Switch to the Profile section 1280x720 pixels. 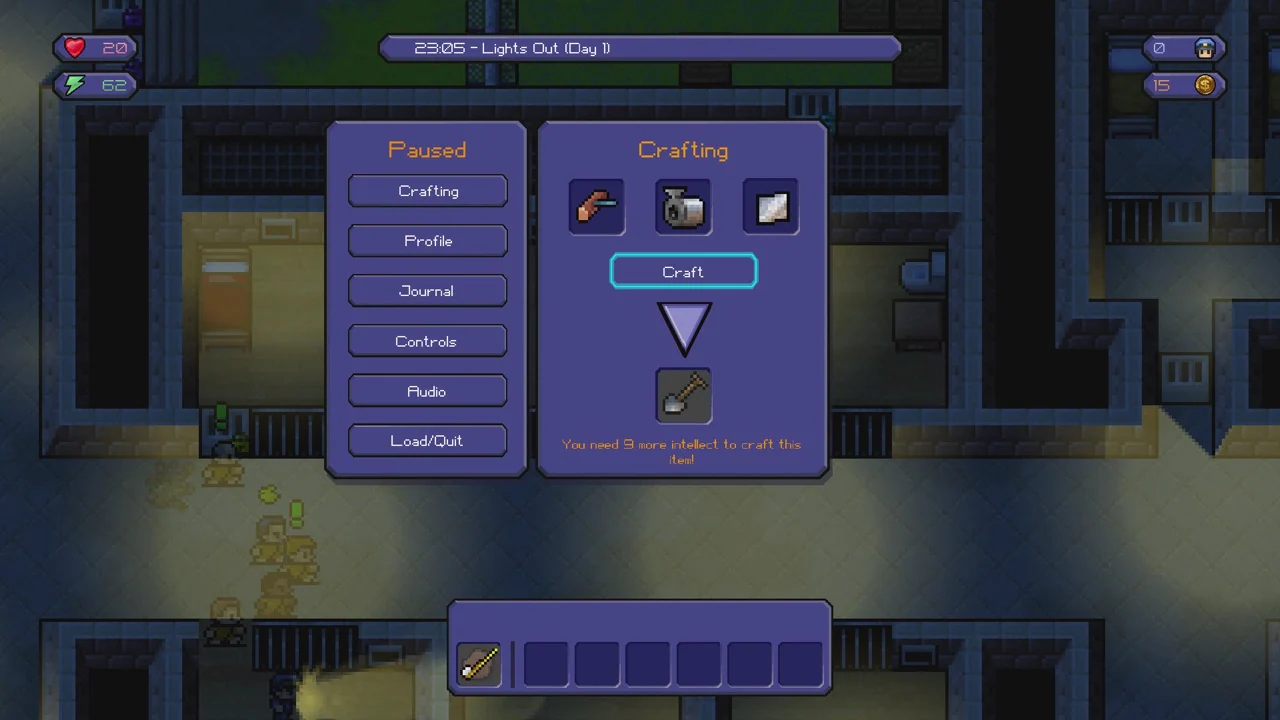(x=427, y=241)
